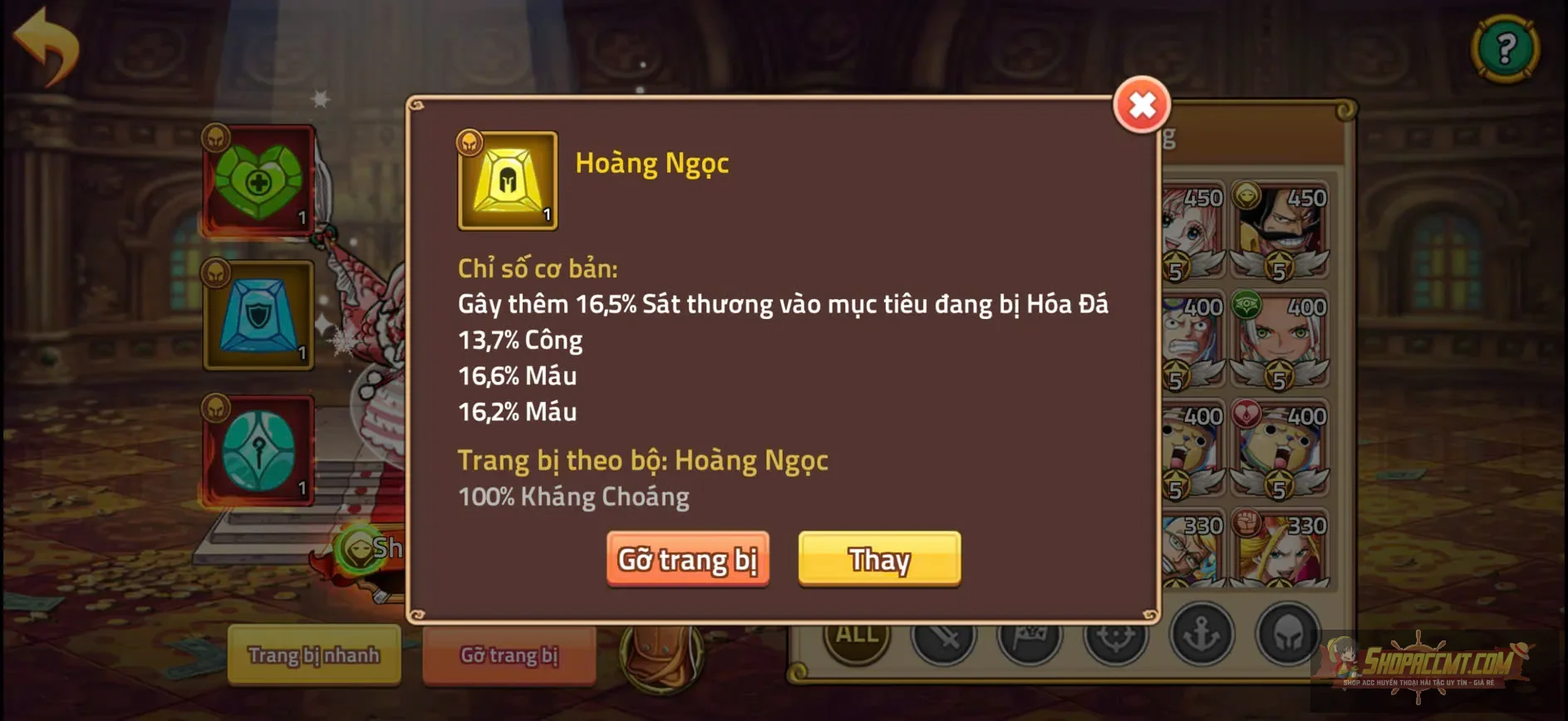
Task: Select the blue shield gem slot
Action: pyautogui.click(x=259, y=316)
